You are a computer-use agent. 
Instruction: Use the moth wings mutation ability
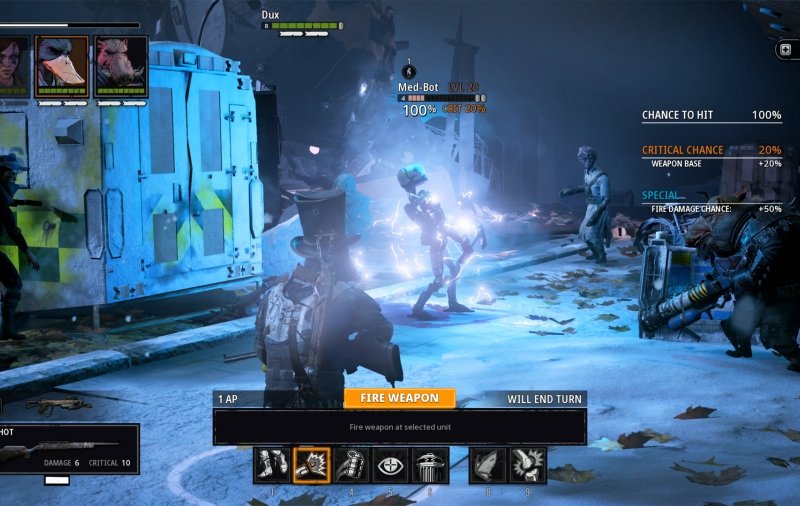(x=489, y=465)
